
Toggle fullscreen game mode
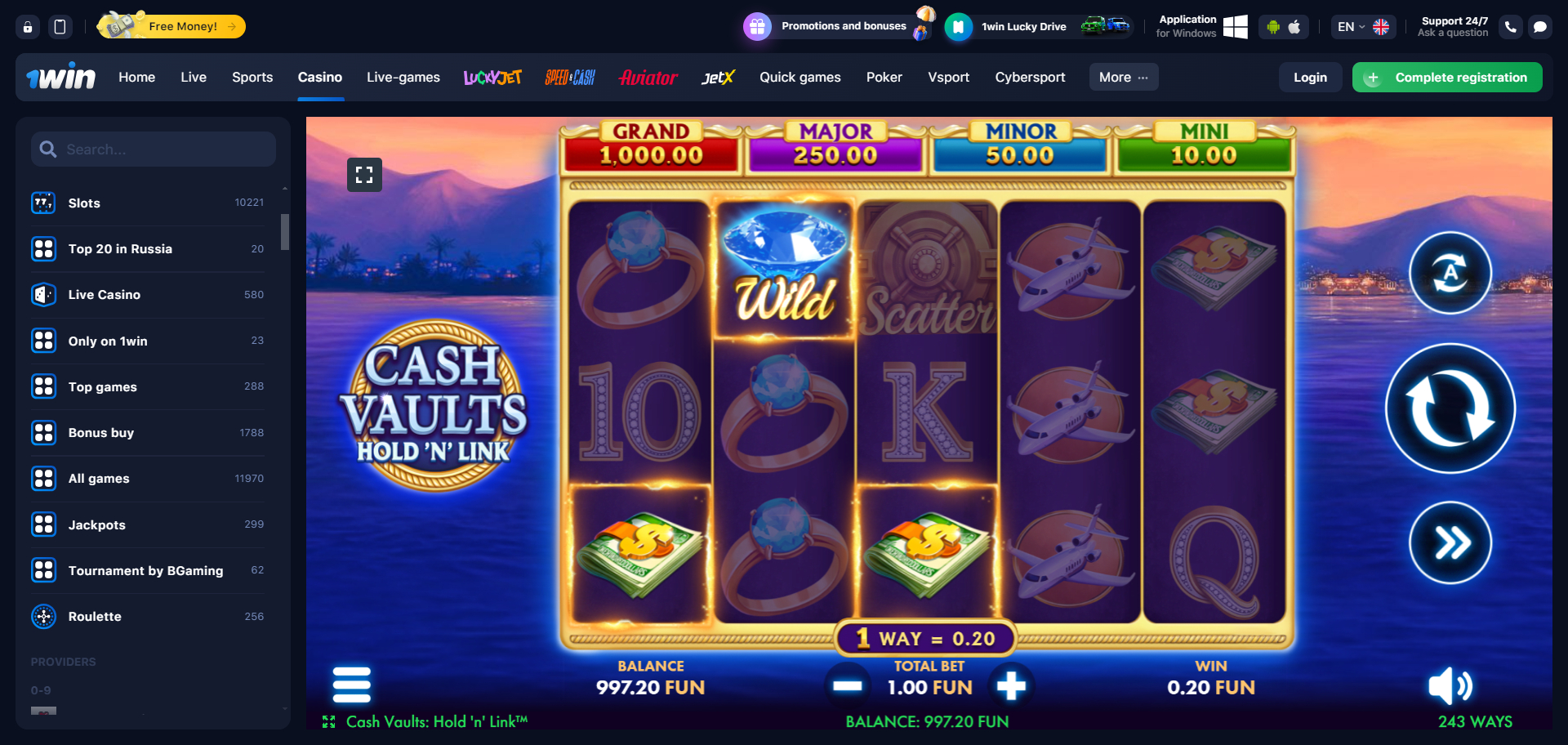364,174
